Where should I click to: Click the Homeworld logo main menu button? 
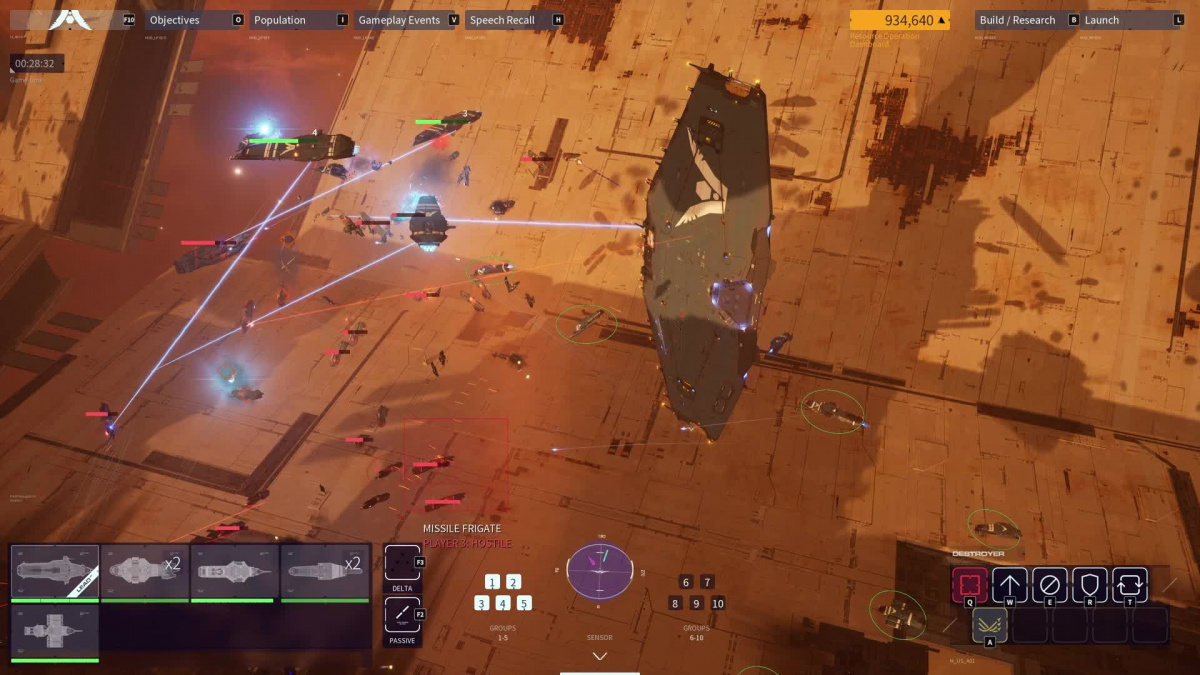click(70, 20)
